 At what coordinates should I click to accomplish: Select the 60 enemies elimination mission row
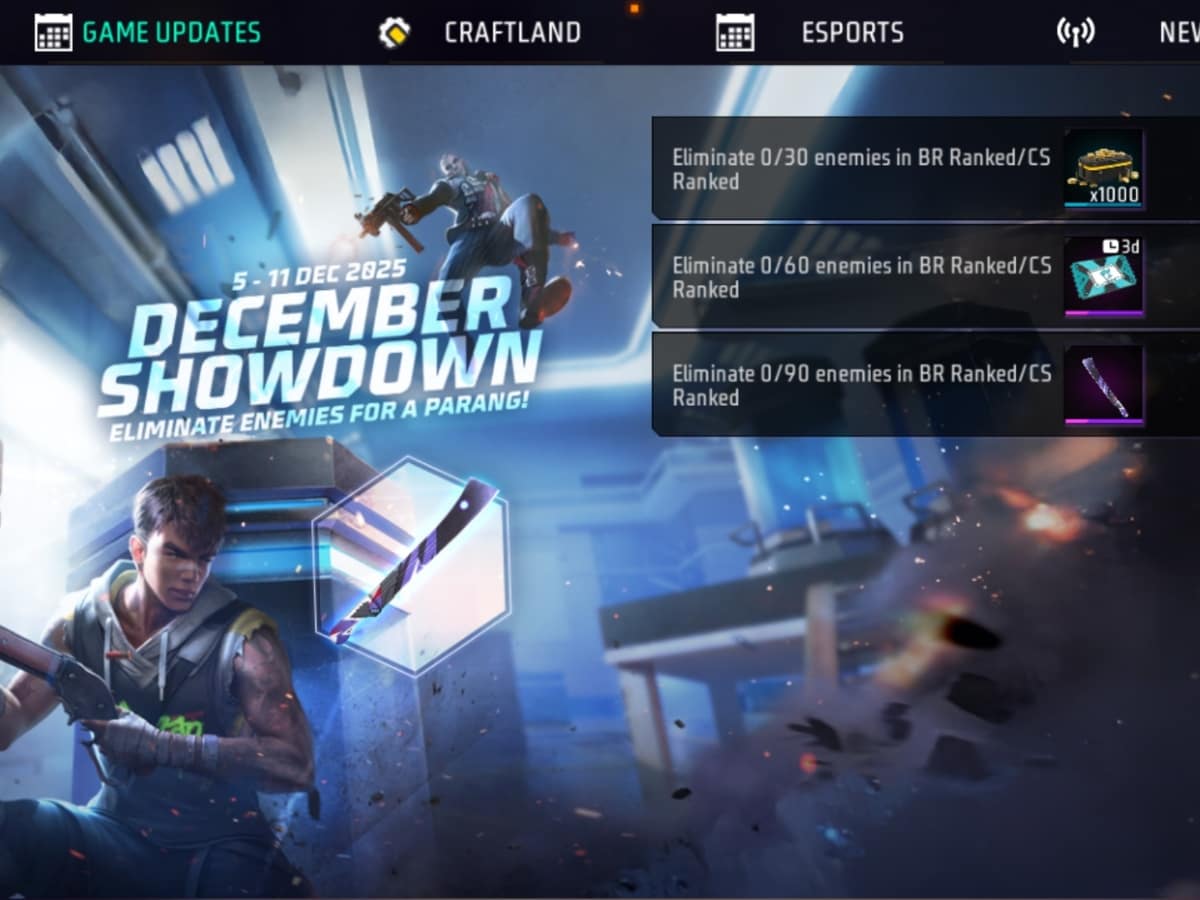coord(860,277)
